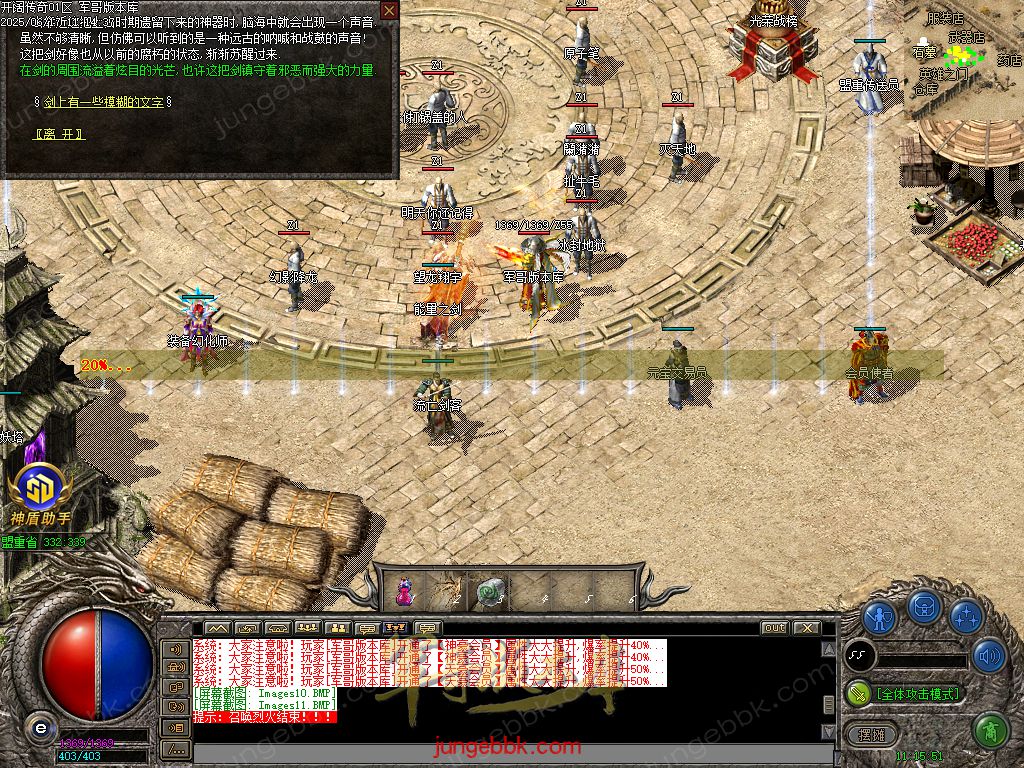This screenshot has width=1024, height=768.
Task: Select the 离开 leave option
Action: click(60, 134)
